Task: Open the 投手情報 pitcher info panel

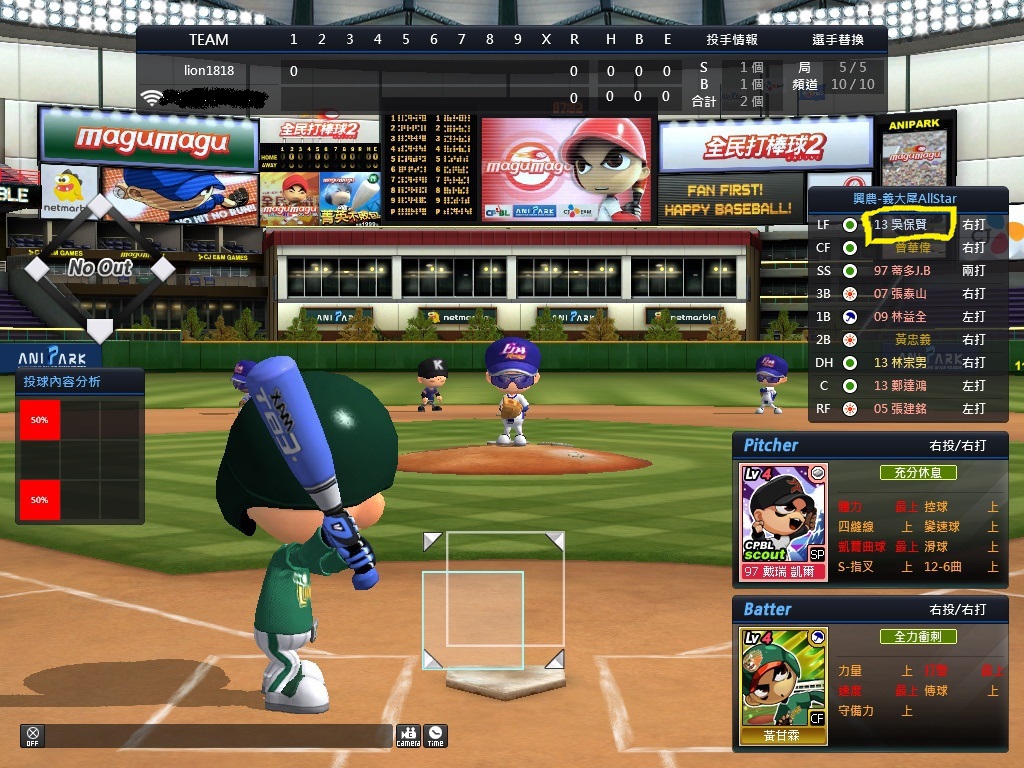Action: coord(732,40)
